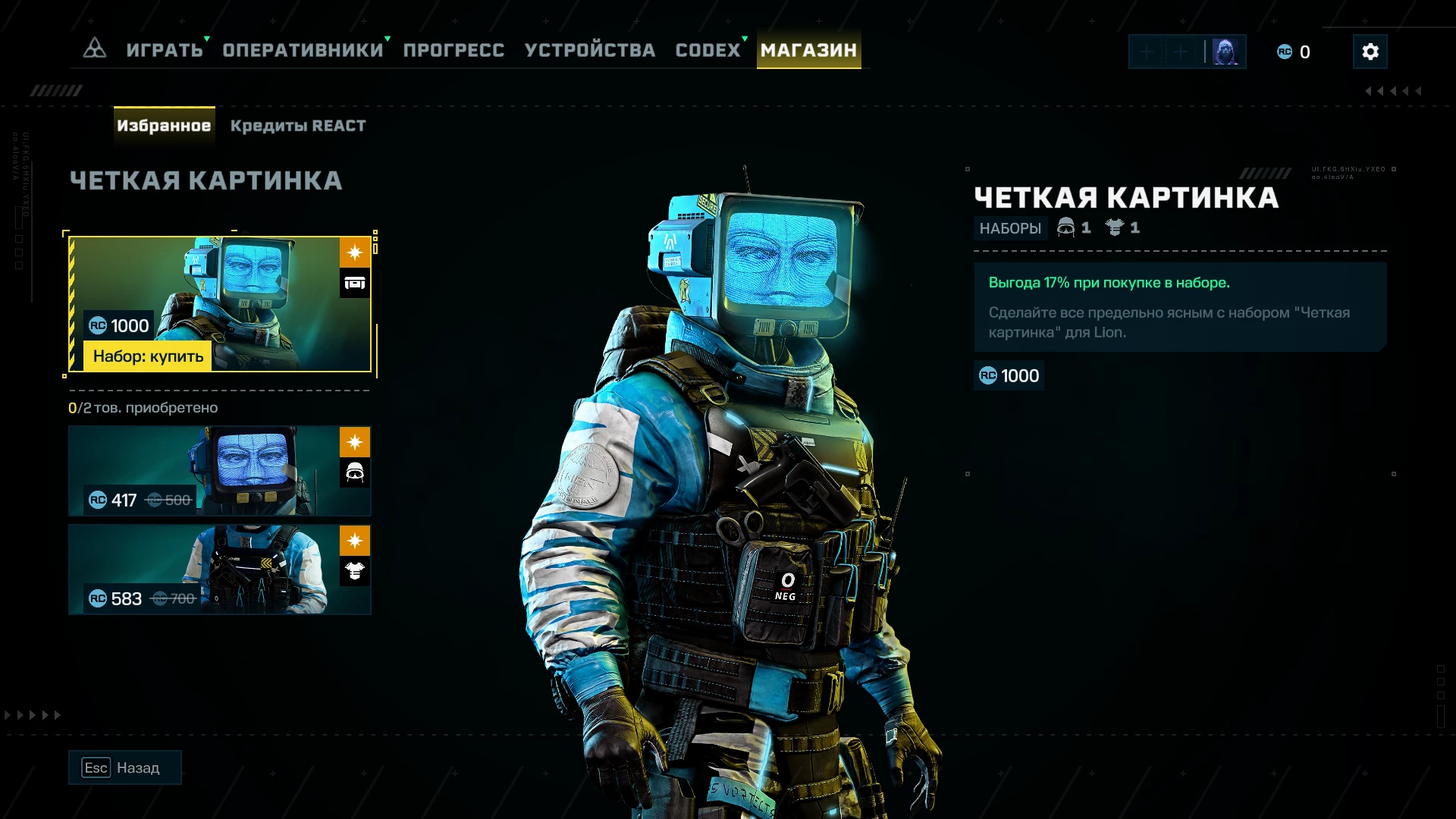Viewport: 1456px width, 819px height.
Task: Select the 417-credit headgear item
Action: pyautogui.click(x=219, y=471)
